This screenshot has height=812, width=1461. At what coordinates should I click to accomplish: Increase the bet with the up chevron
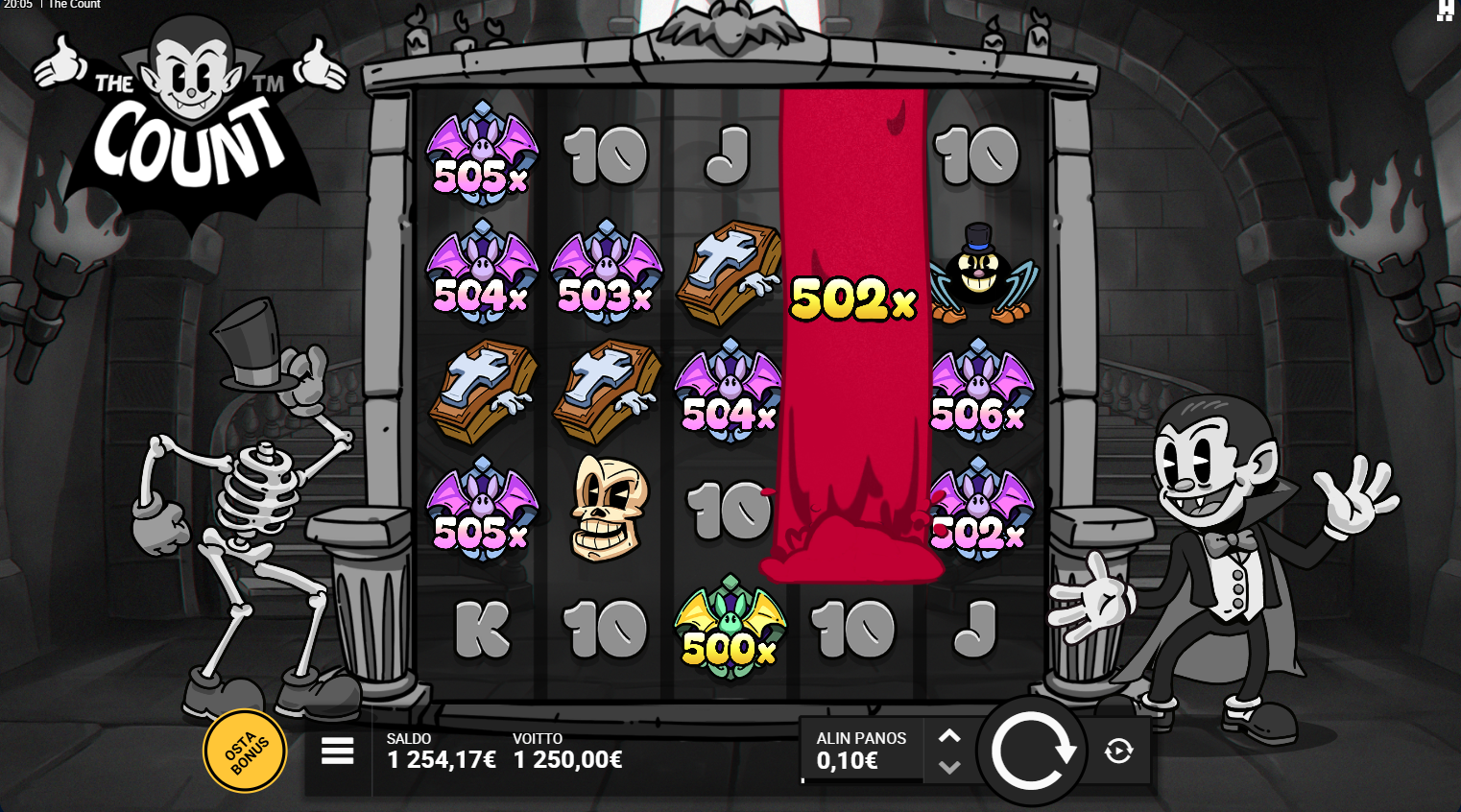[950, 736]
